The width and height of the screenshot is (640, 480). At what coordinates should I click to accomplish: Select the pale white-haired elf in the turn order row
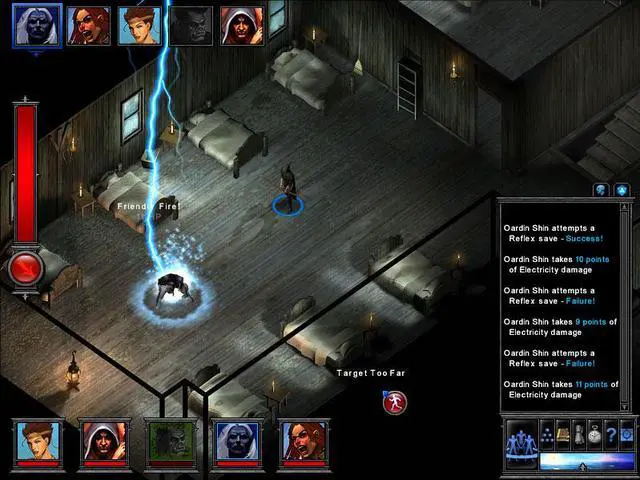pos(36,24)
